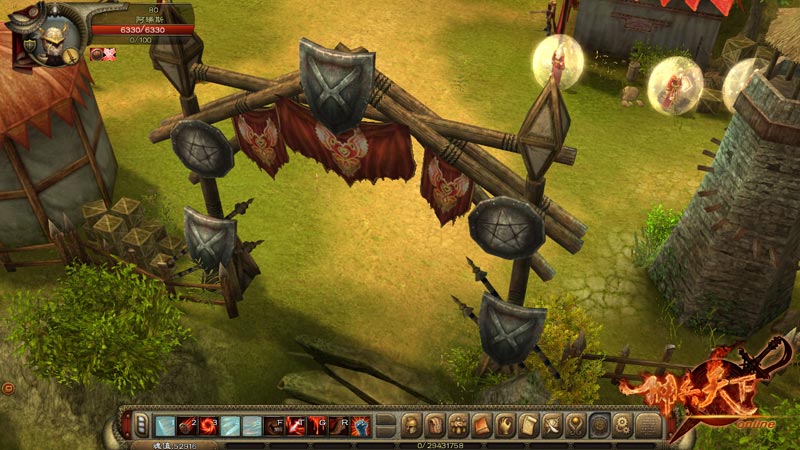Image resolution: width=800 pixels, height=450 pixels.
Task: Activate the red swirl skill in slot 3
Action: click(208, 425)
